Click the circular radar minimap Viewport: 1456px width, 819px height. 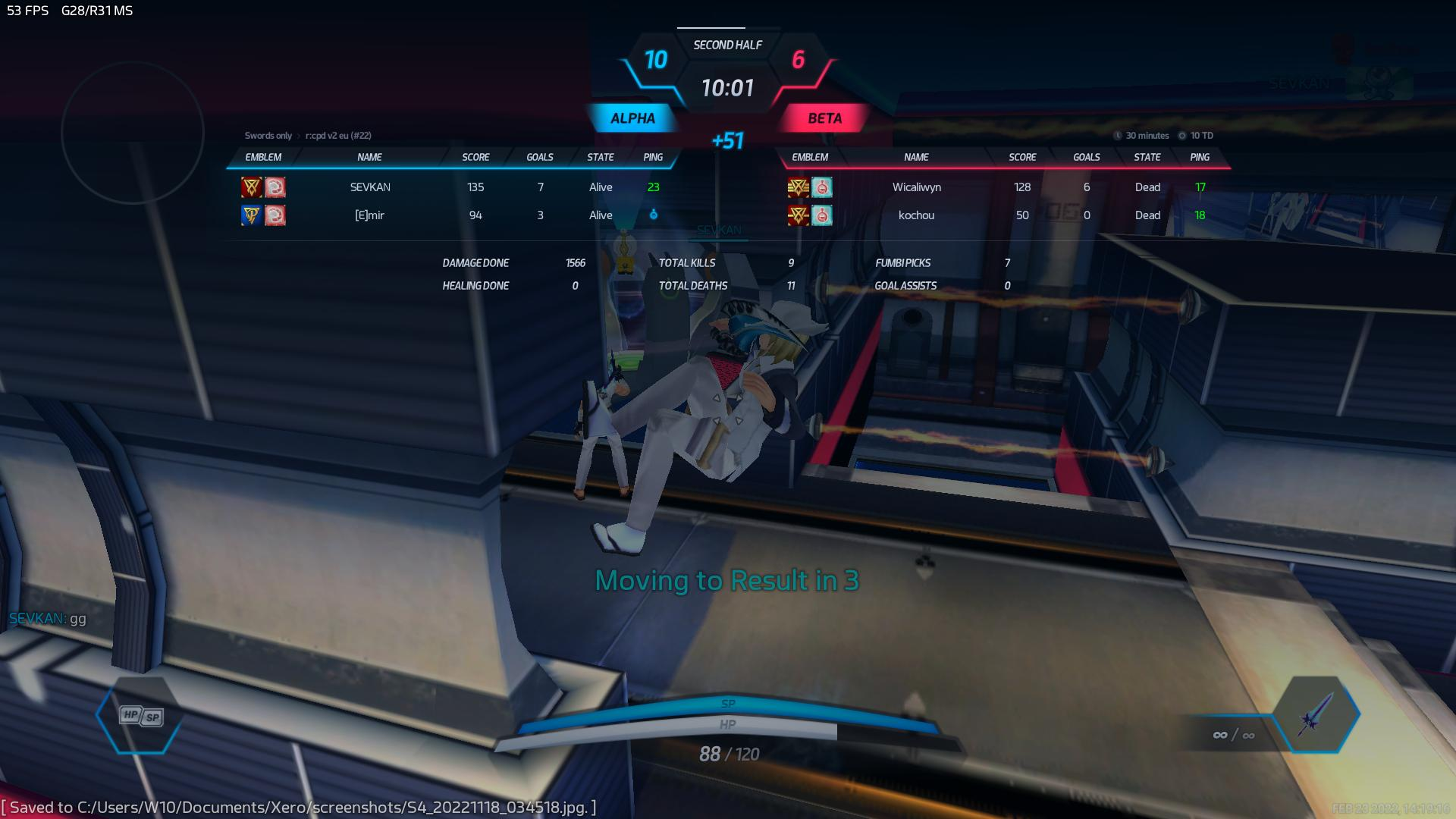coord(133,133)
